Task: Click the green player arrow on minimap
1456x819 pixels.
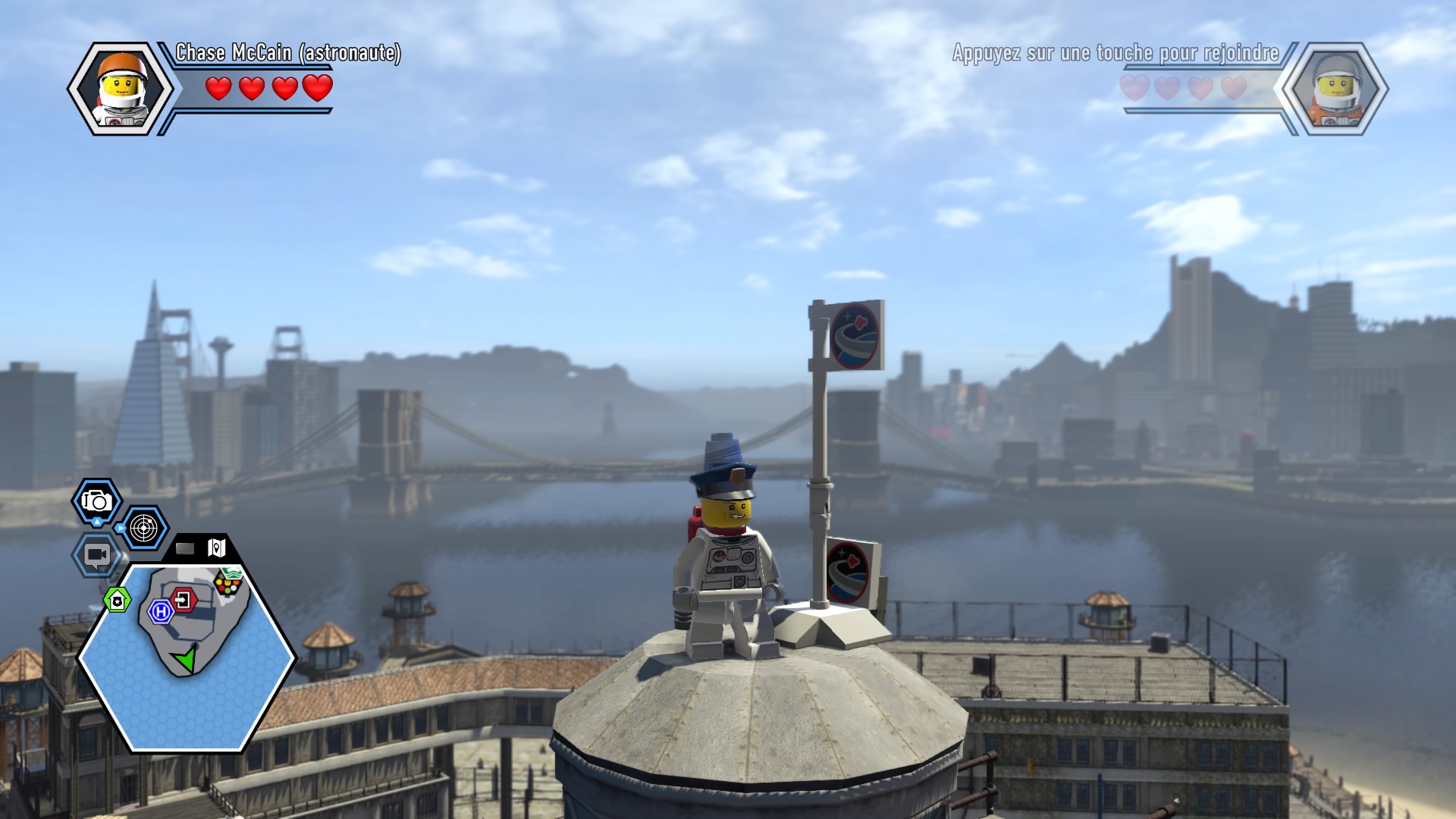Action: [184, 658]
